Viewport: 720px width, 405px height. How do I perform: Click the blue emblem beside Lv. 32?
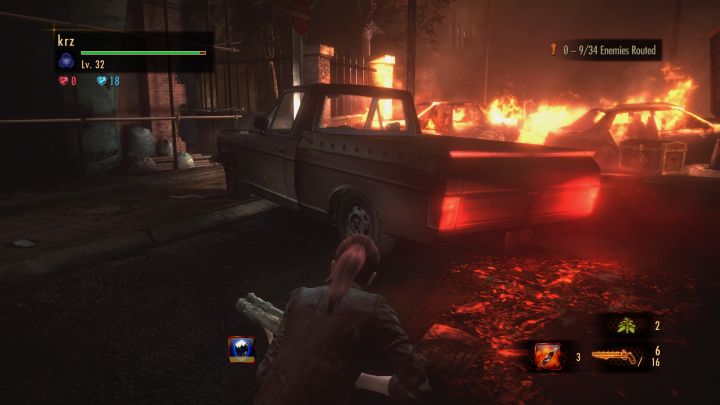66,62
